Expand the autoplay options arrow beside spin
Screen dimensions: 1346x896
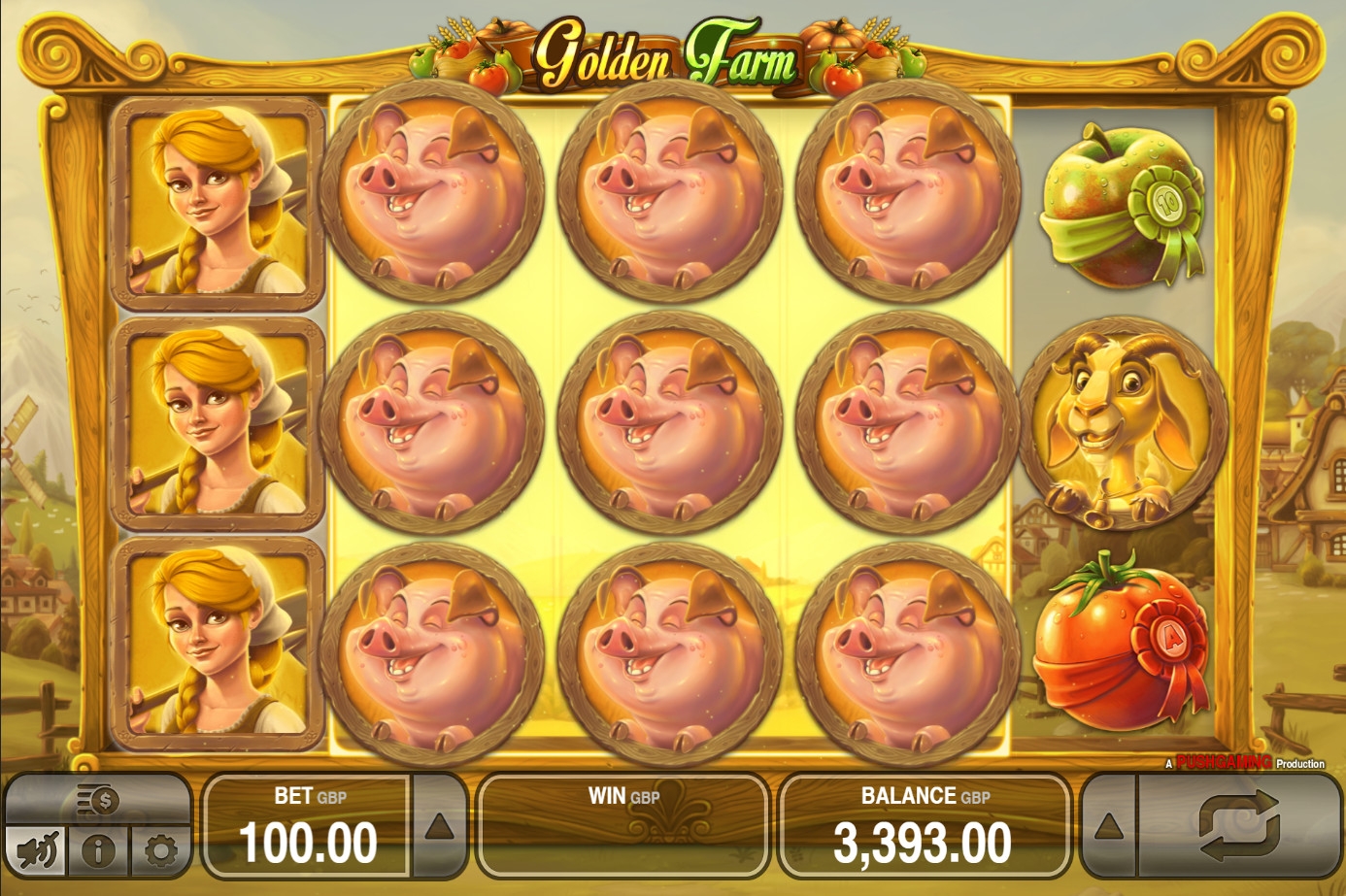click(x=1109, y=826)
